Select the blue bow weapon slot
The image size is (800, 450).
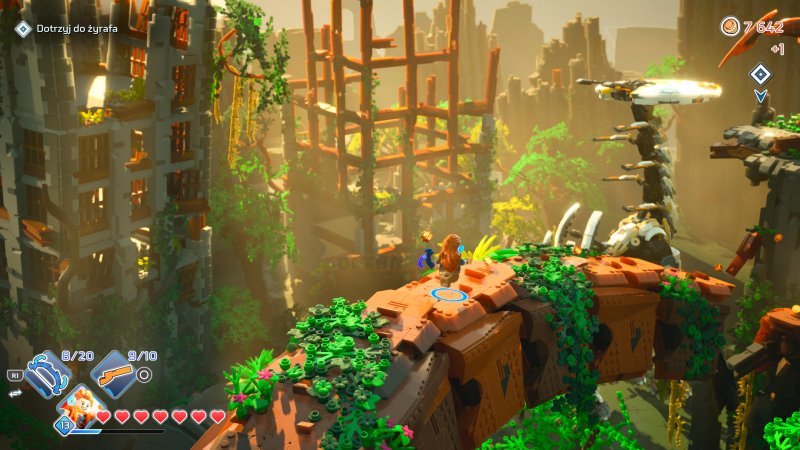click(44, 374)
